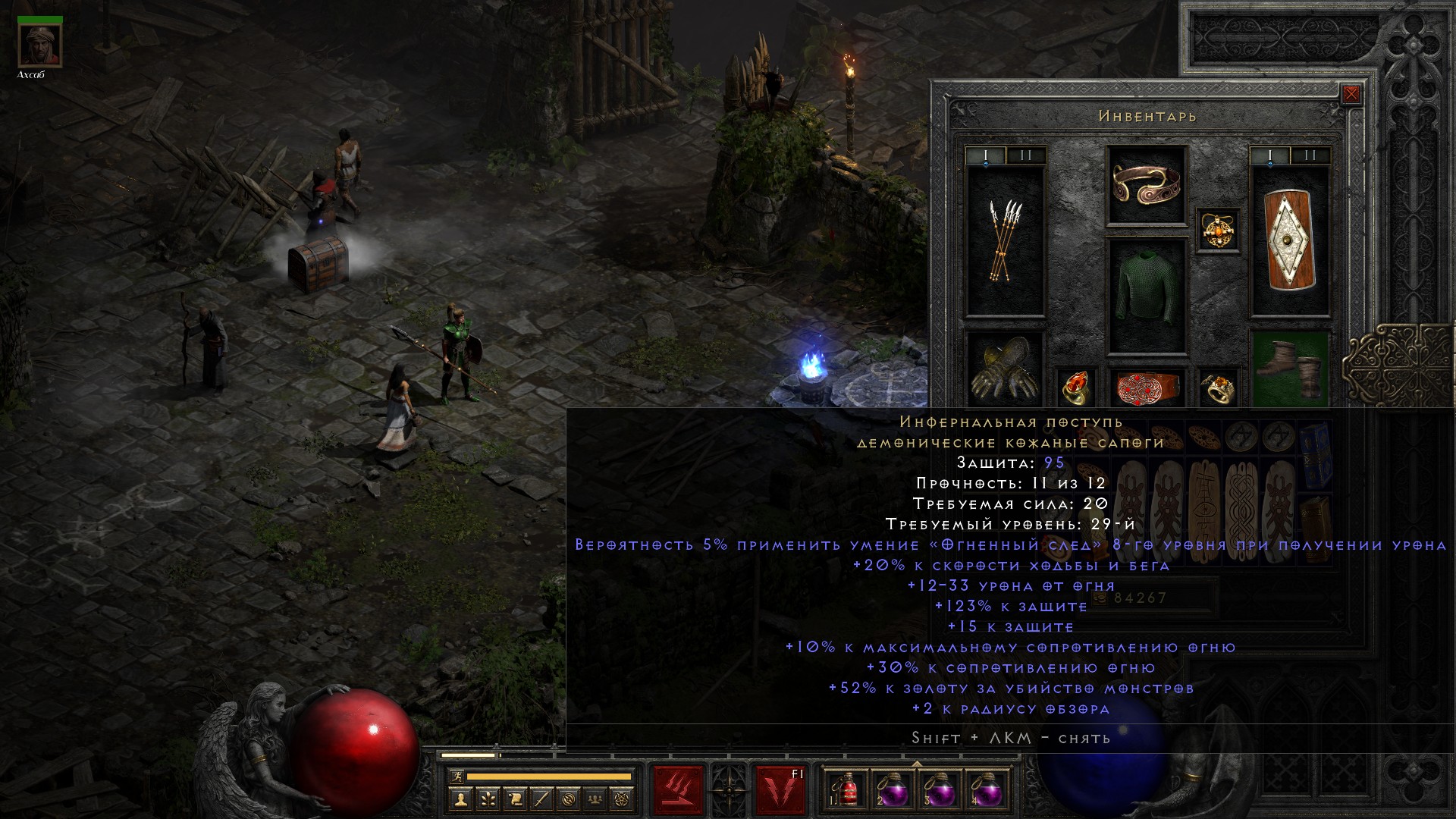Toggle the run/walk button
Viewport: 1456px width, 819px height.
[x=457, y=776]
